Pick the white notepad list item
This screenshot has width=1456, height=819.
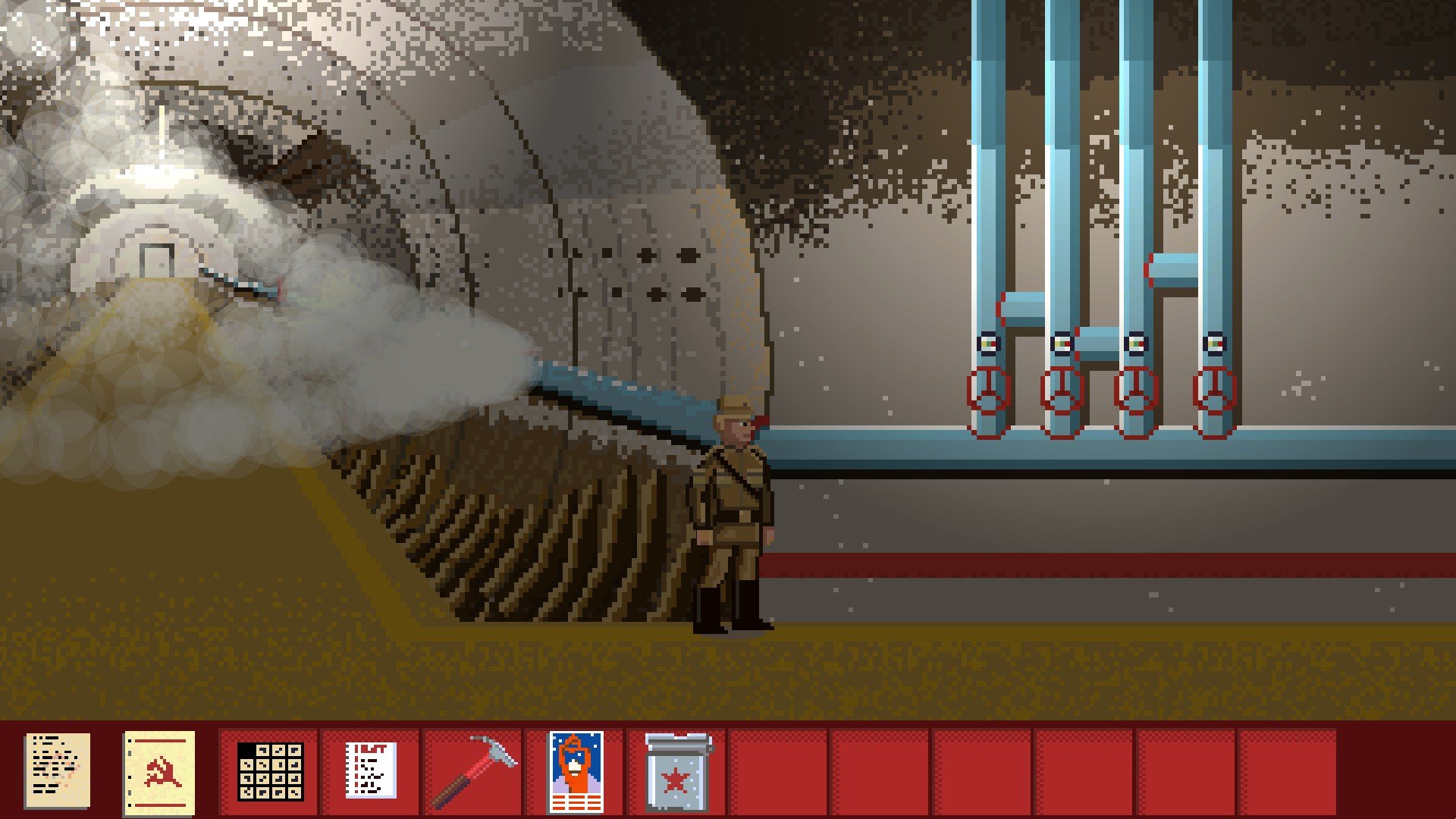(x=371, y=770)
